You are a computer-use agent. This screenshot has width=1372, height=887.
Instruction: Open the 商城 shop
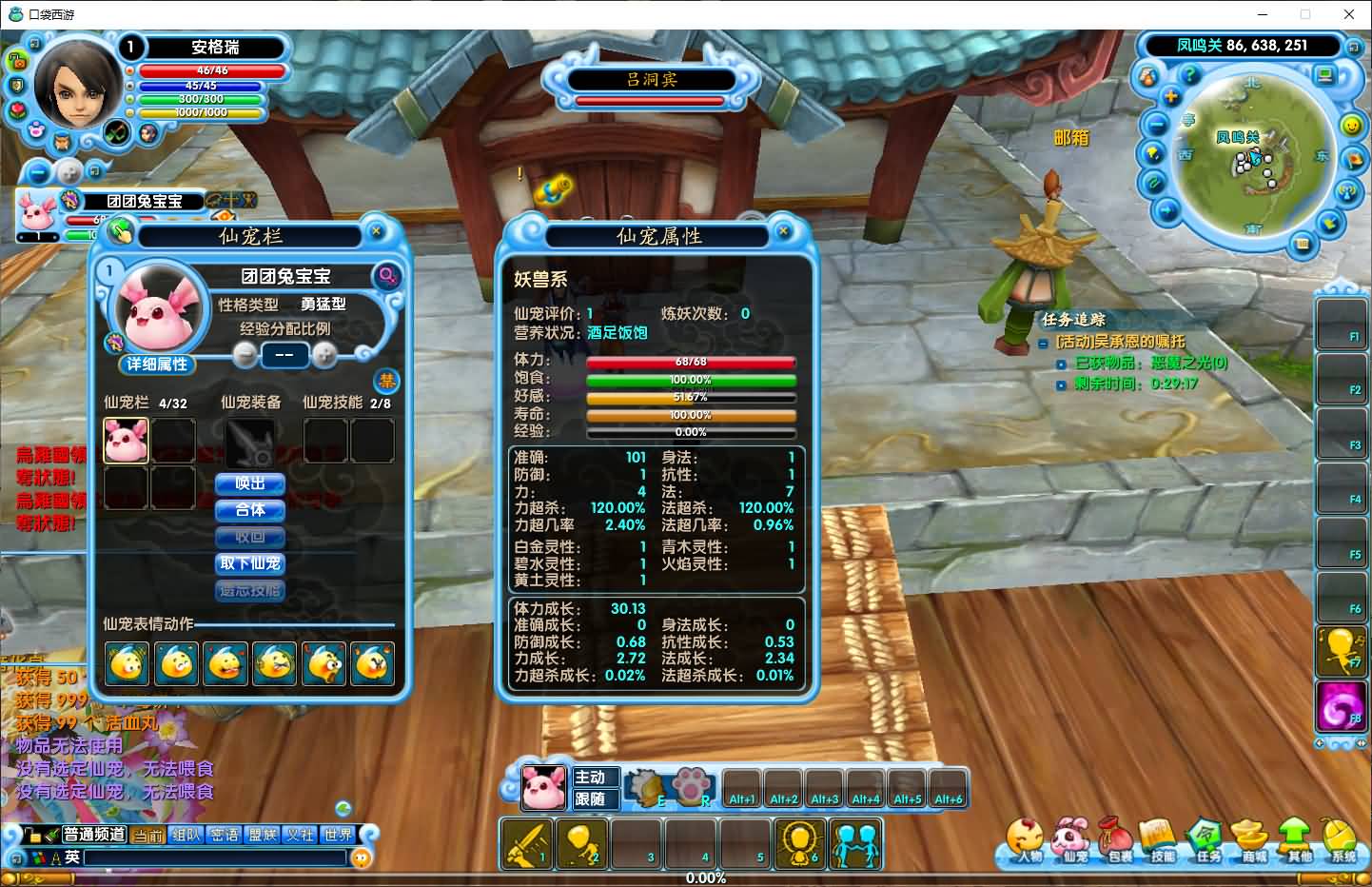click(1252, 841)
